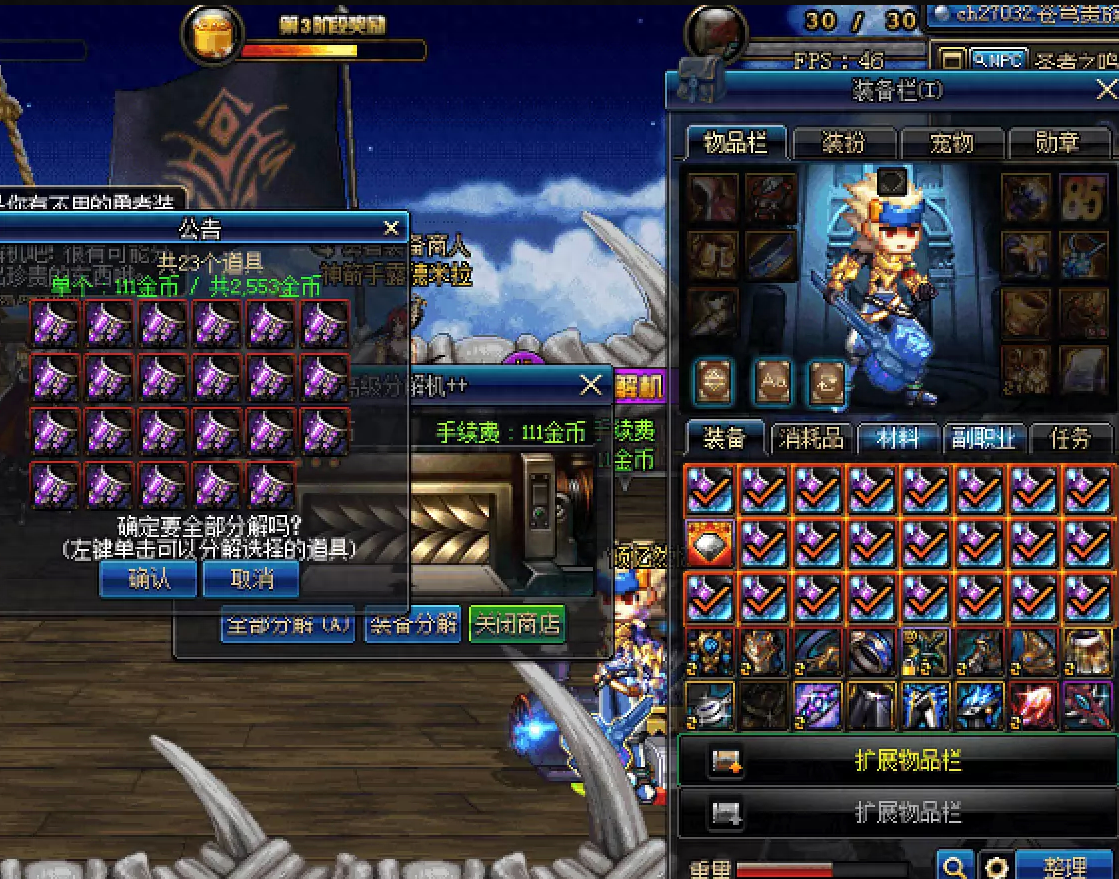Show the 勋章 tab

coord(1058,143)
